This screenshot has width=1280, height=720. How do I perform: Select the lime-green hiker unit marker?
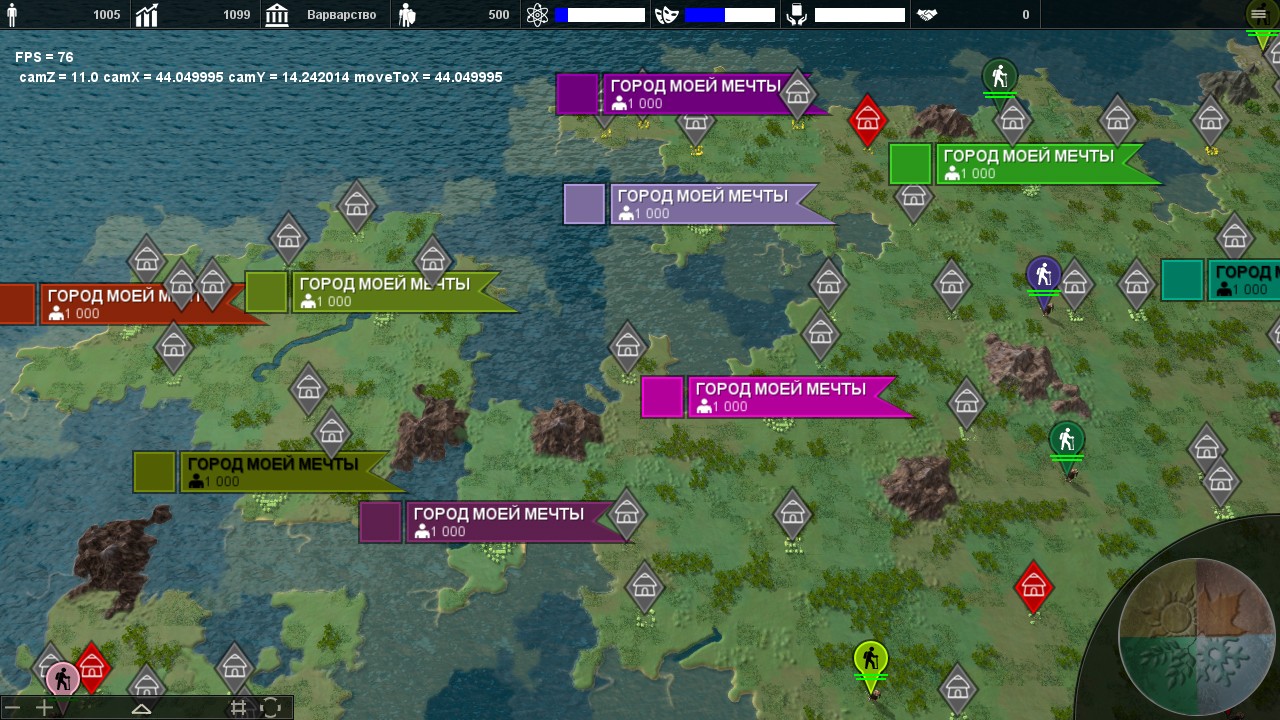tap(871, 659)
